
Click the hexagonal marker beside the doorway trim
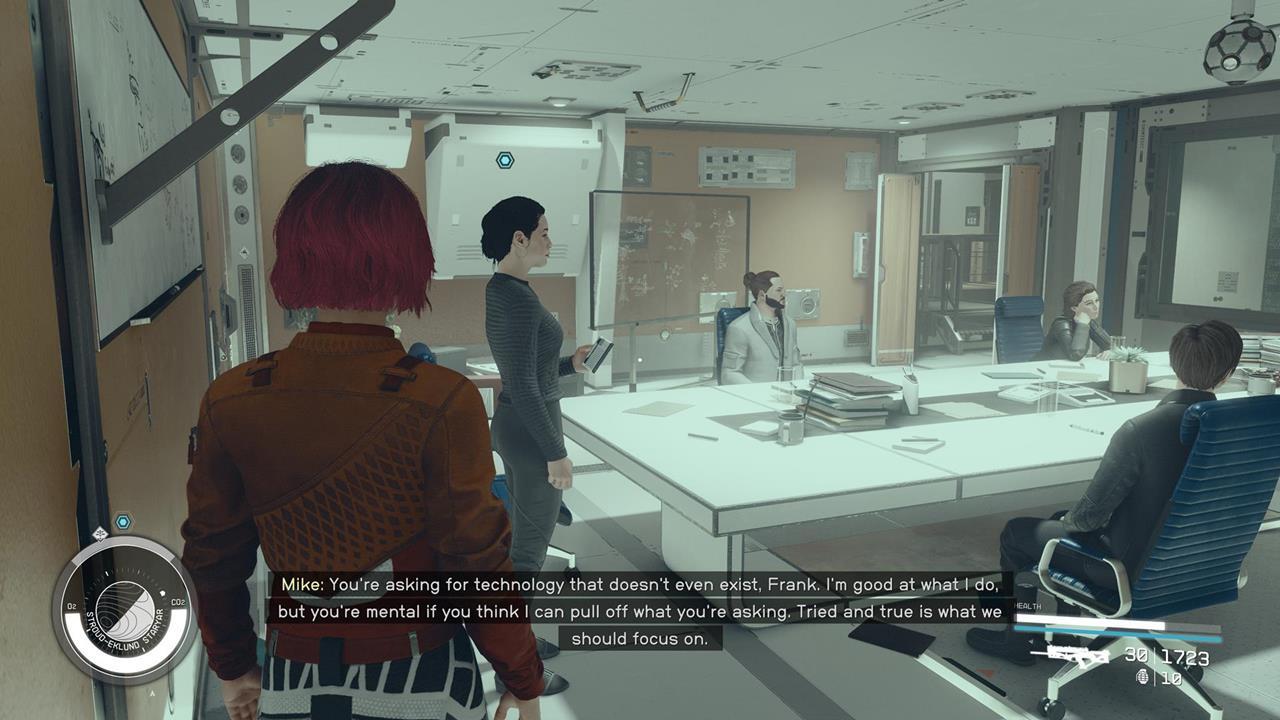122,521
